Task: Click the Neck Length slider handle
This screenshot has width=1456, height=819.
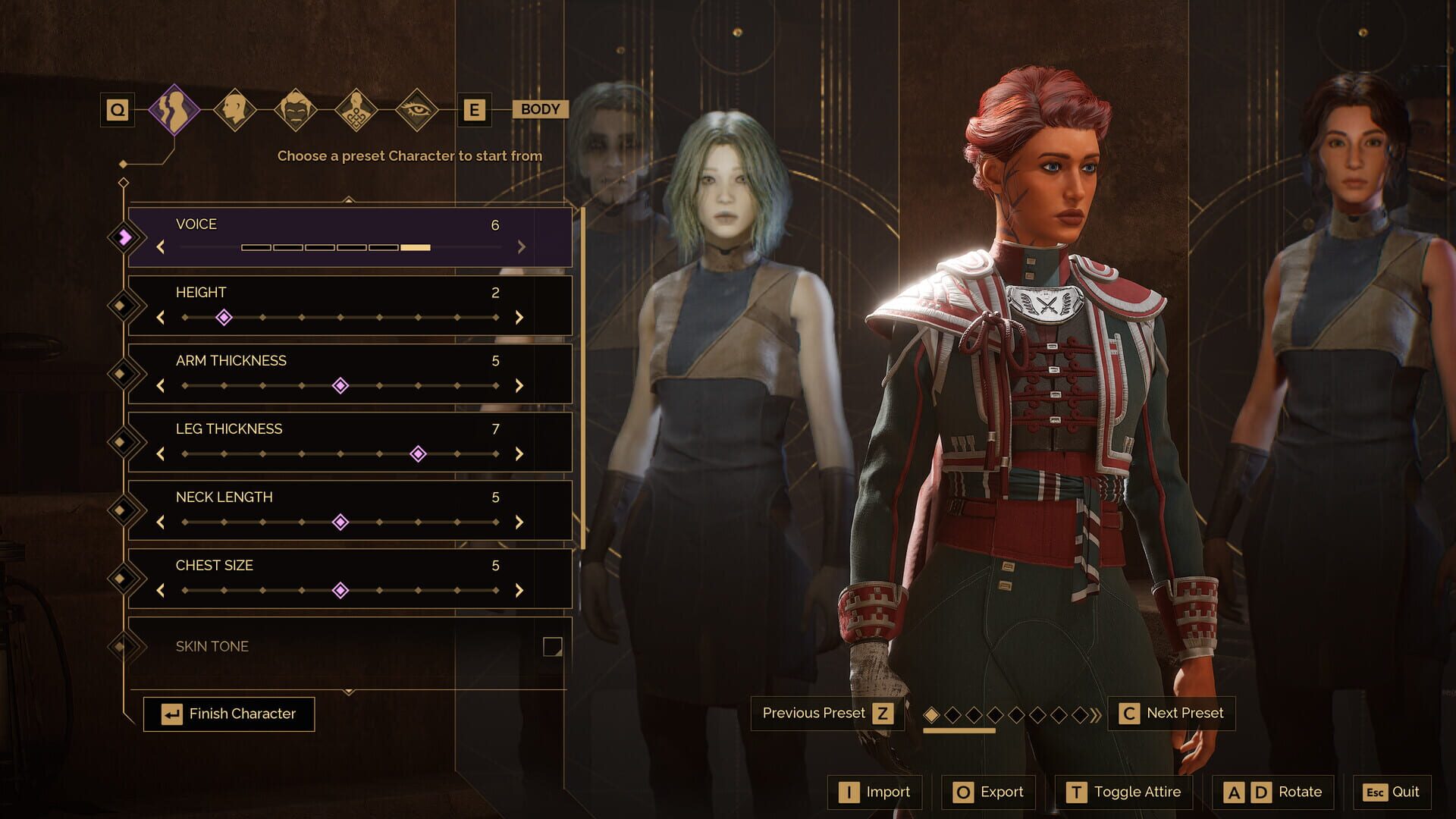Action: [x=341, y=522]
